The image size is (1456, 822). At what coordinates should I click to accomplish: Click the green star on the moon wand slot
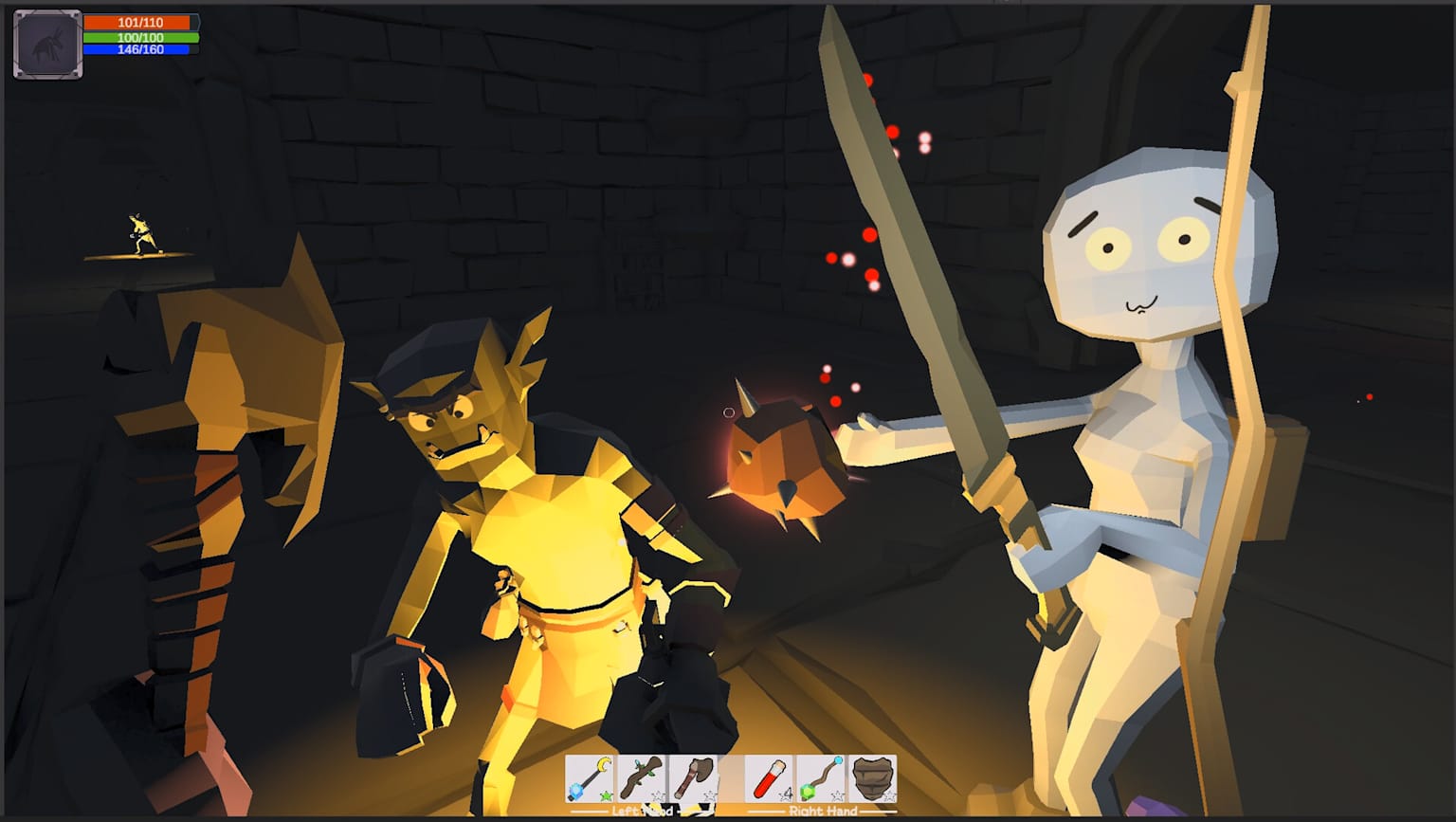[x=605, y=795]
